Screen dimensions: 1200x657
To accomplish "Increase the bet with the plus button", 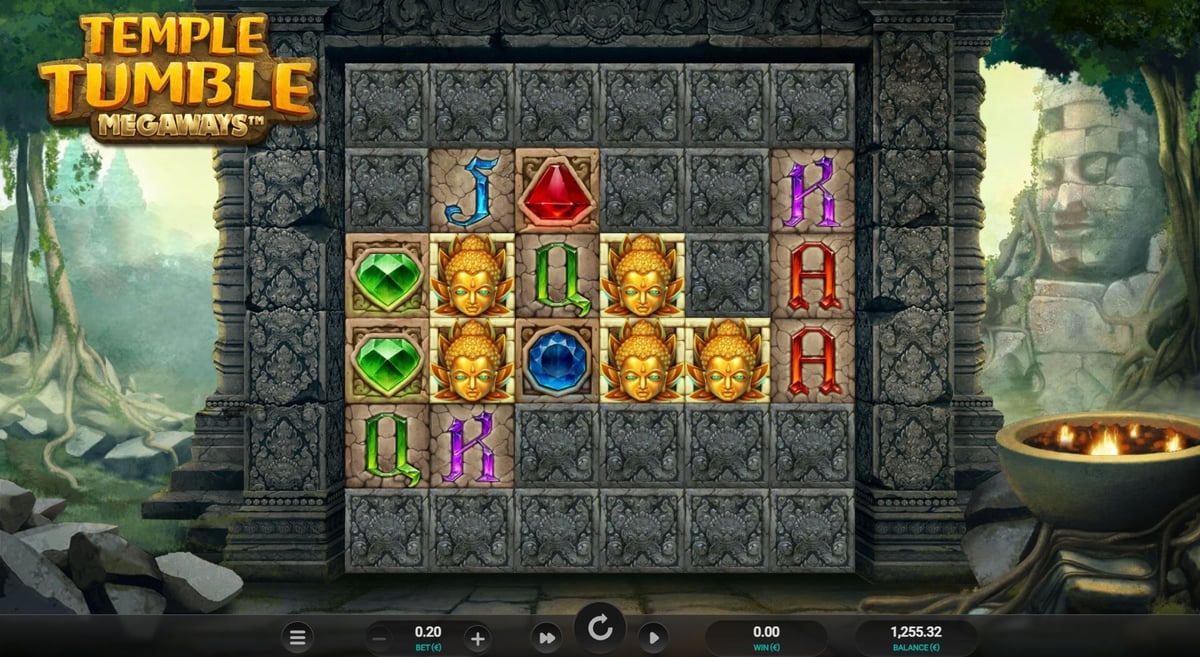I will tap(477, 637).
